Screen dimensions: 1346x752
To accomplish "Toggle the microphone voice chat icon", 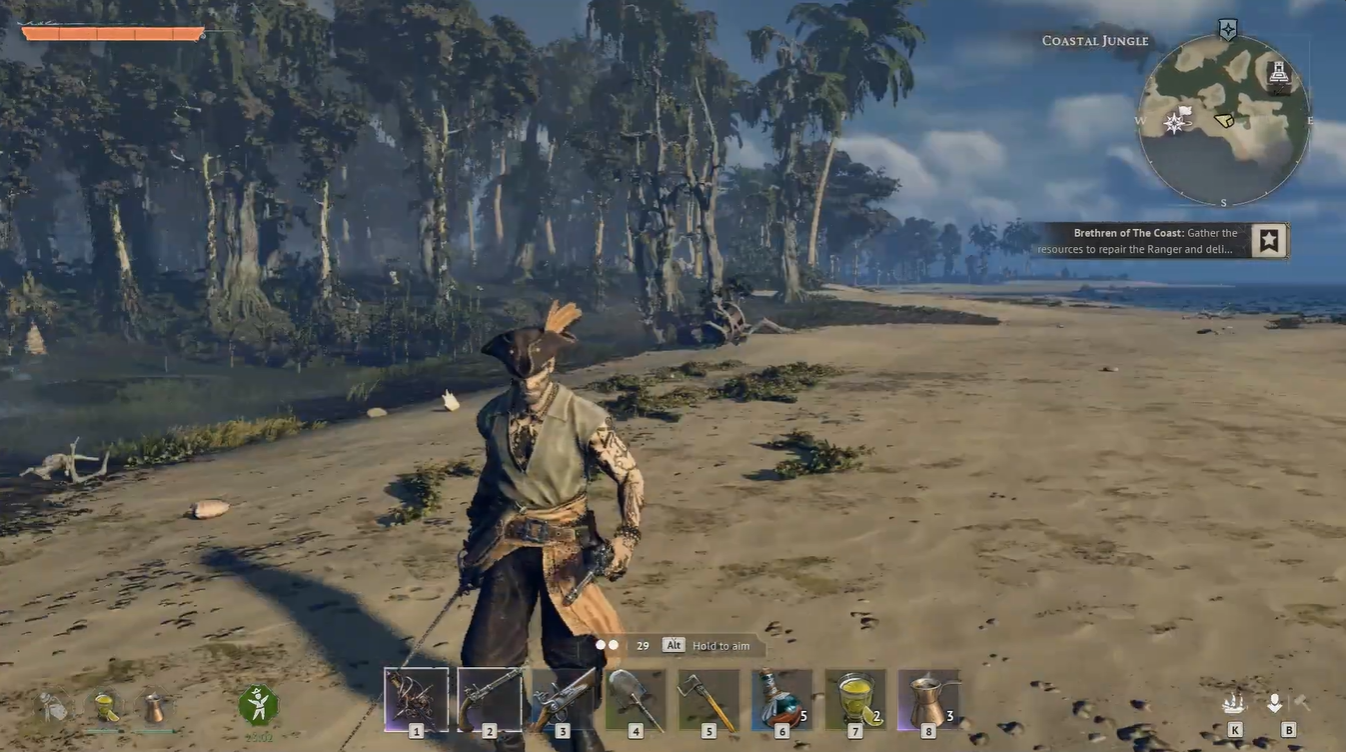I will coord(1274,703).
